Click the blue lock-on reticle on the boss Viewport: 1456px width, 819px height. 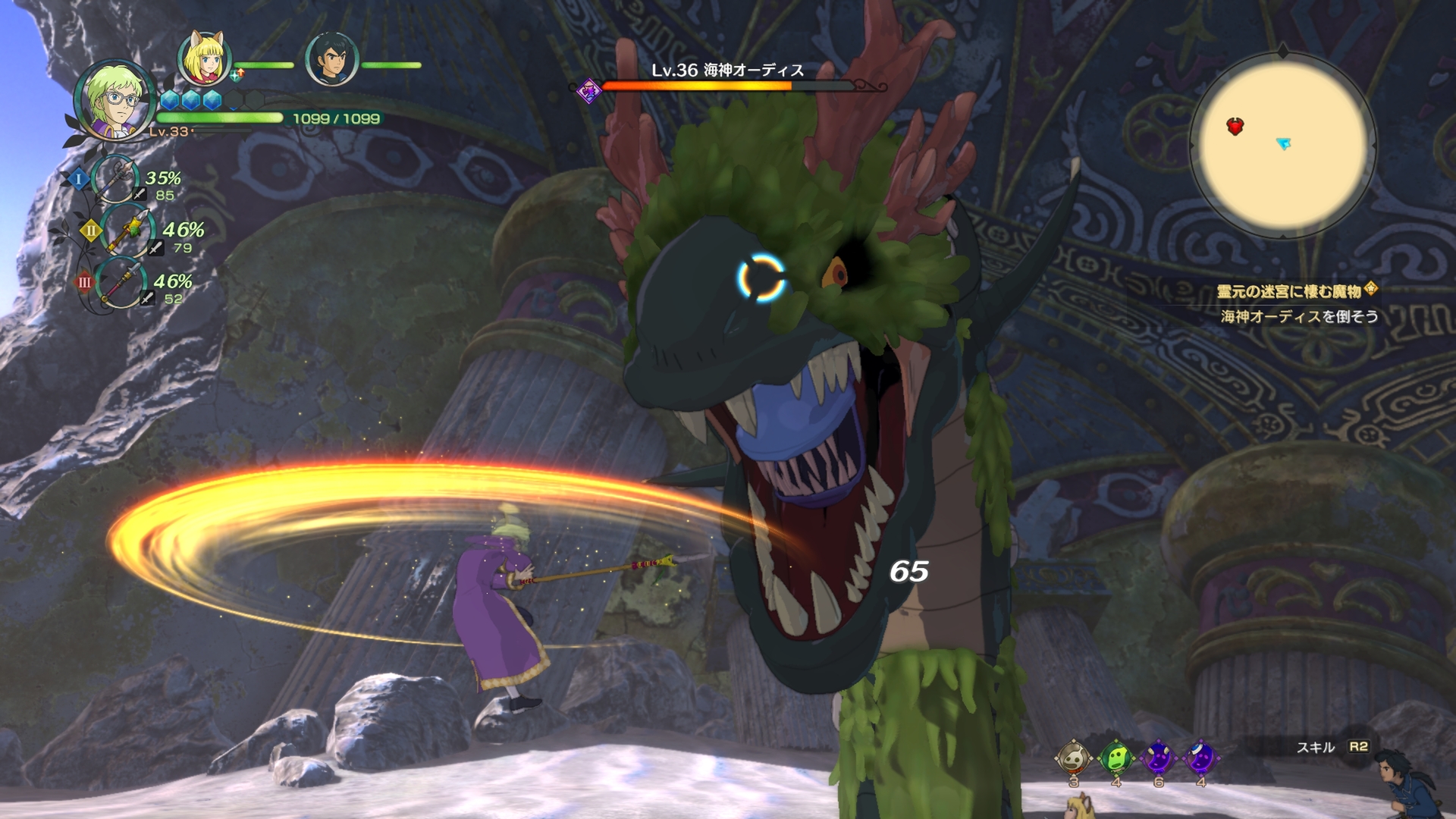761,278
